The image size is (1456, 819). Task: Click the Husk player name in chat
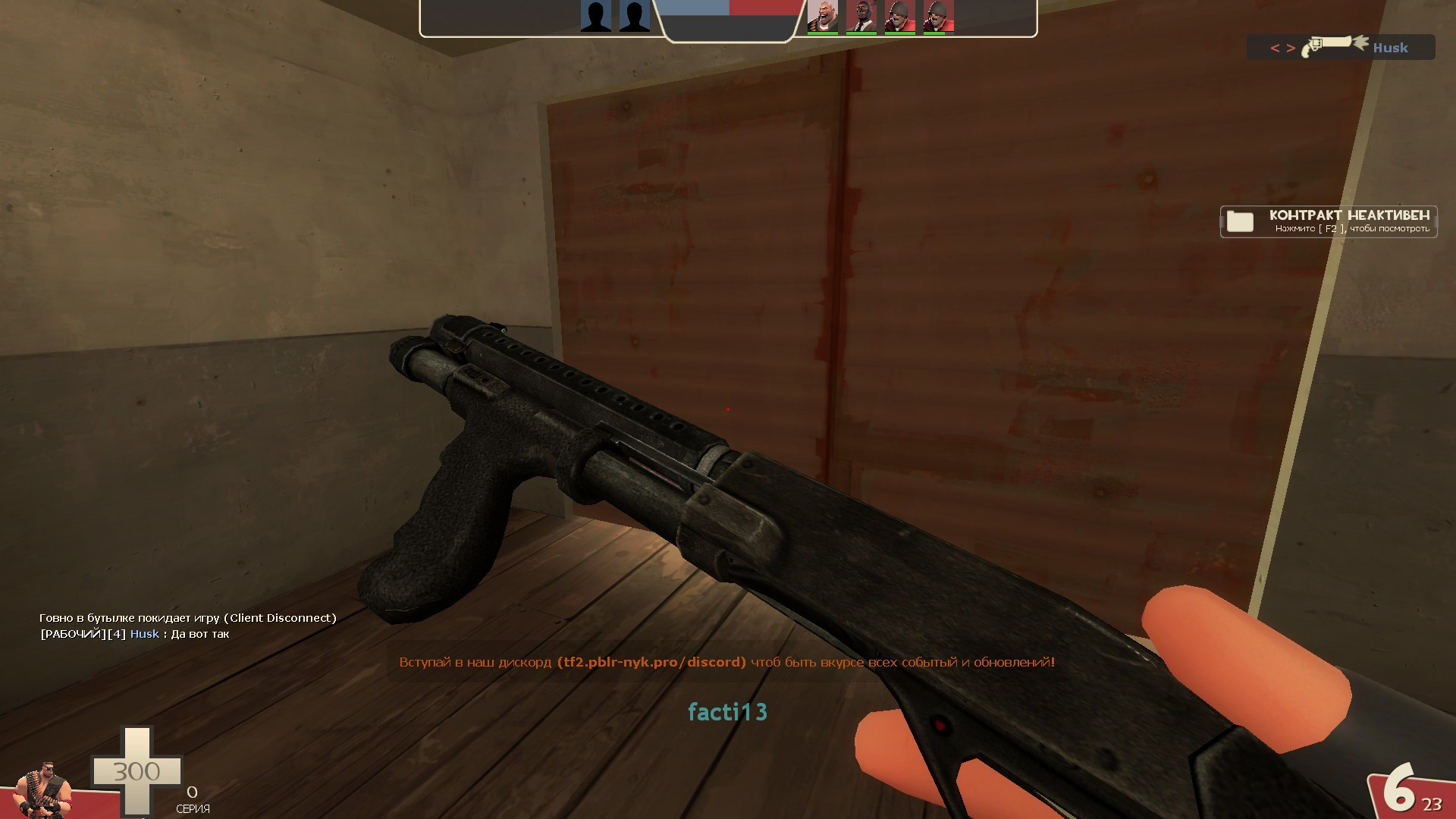(144, 634)
